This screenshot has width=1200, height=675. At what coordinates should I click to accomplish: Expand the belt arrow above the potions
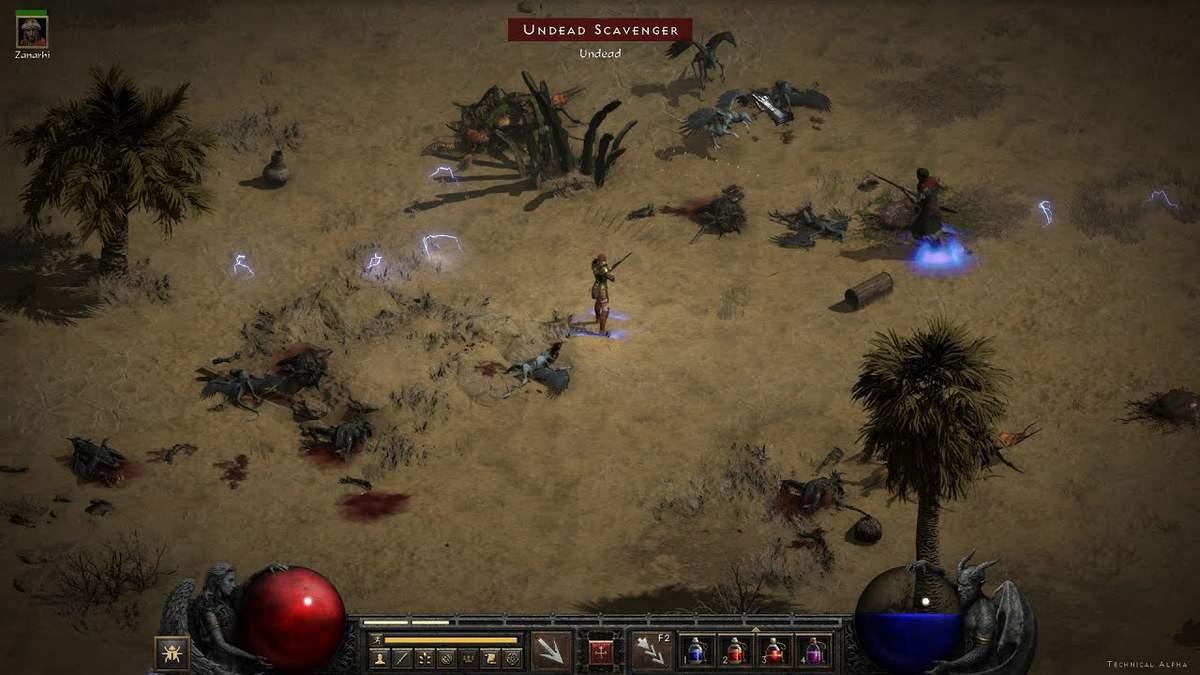click(x=755, y=630)
